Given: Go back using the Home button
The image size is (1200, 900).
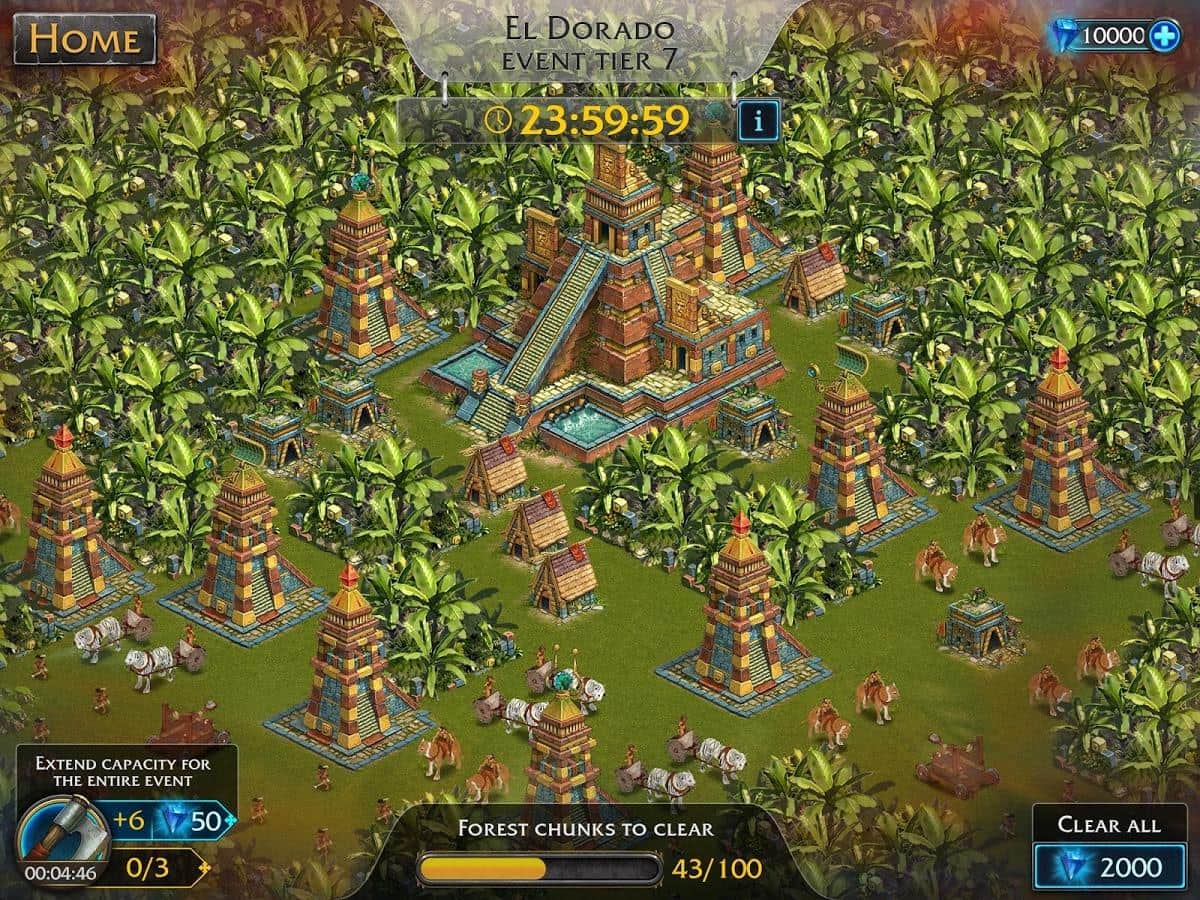Looking at the screenshot, I should tap(84, 40).
